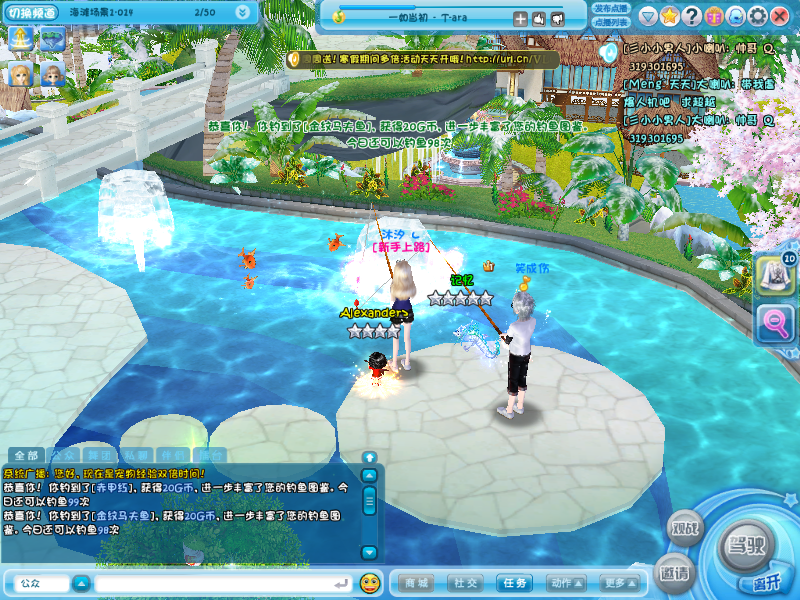Open the 商城 shop menu
800x600 pixels.
point(417,582)
